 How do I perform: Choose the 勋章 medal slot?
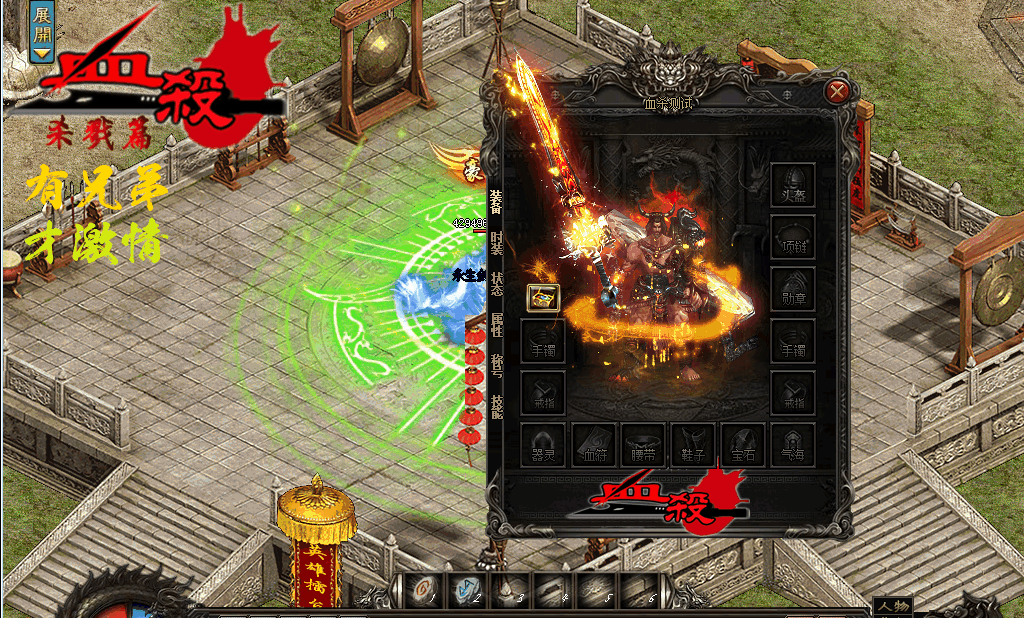[x=793, y=289]
